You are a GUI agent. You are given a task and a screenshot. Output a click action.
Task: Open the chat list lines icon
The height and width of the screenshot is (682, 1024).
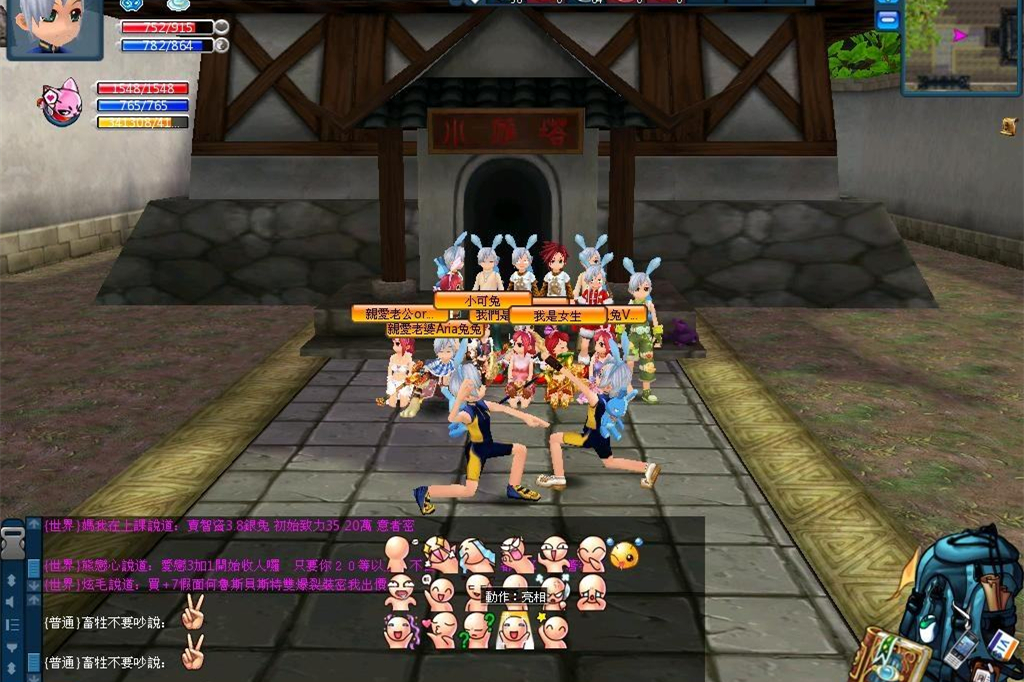(x=13, y=625)
